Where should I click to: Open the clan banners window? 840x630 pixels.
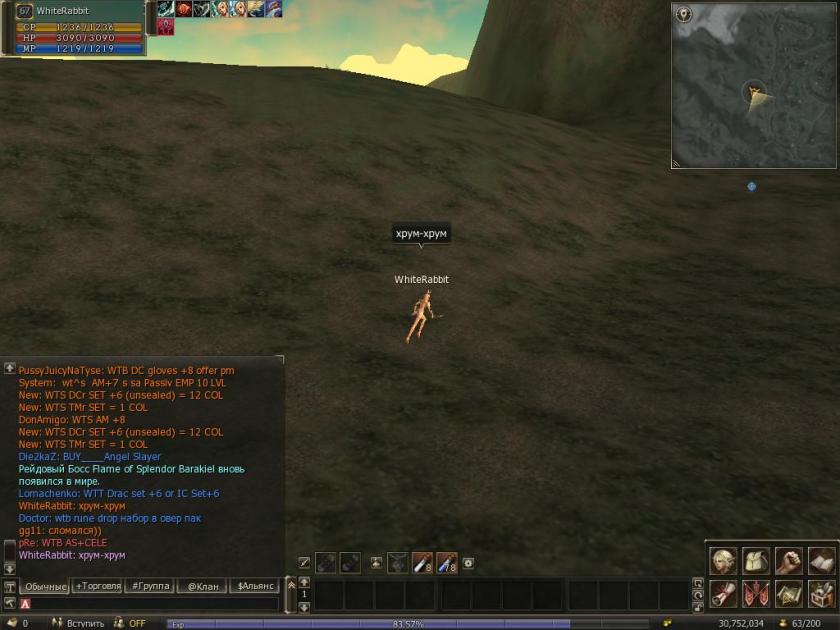755,594
